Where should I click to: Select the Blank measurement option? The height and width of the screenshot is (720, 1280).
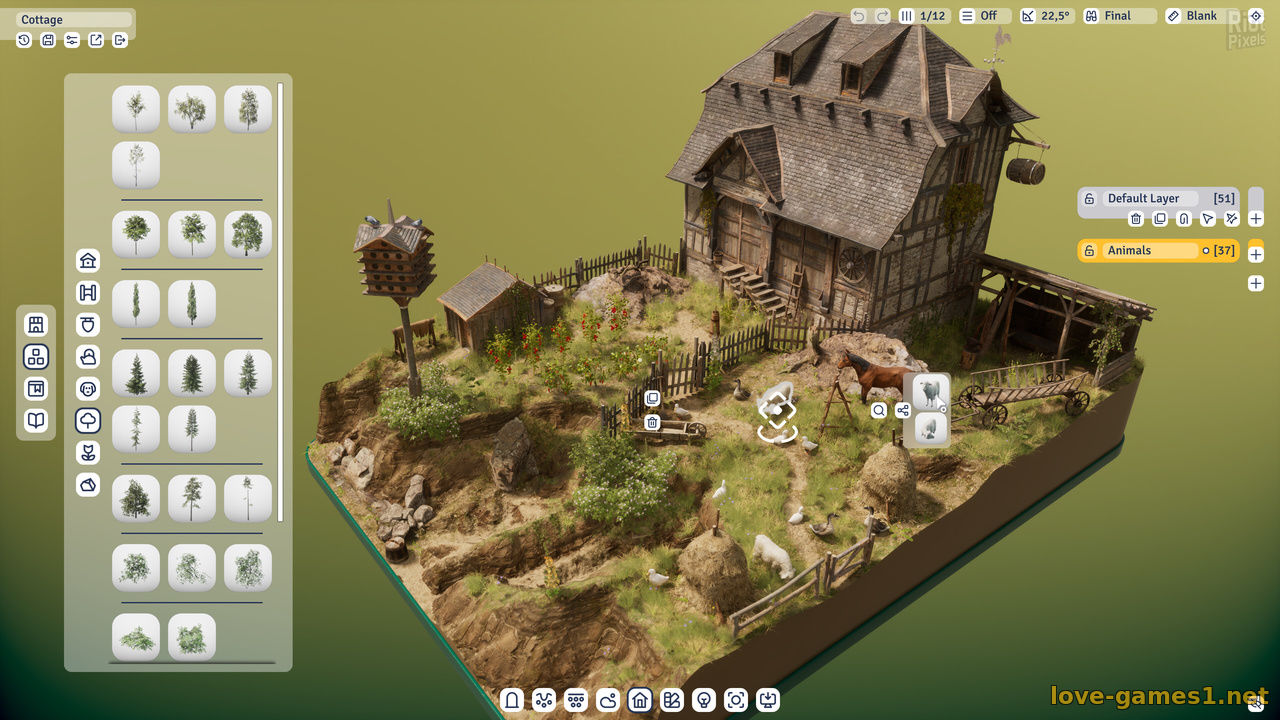point(1201,16)
